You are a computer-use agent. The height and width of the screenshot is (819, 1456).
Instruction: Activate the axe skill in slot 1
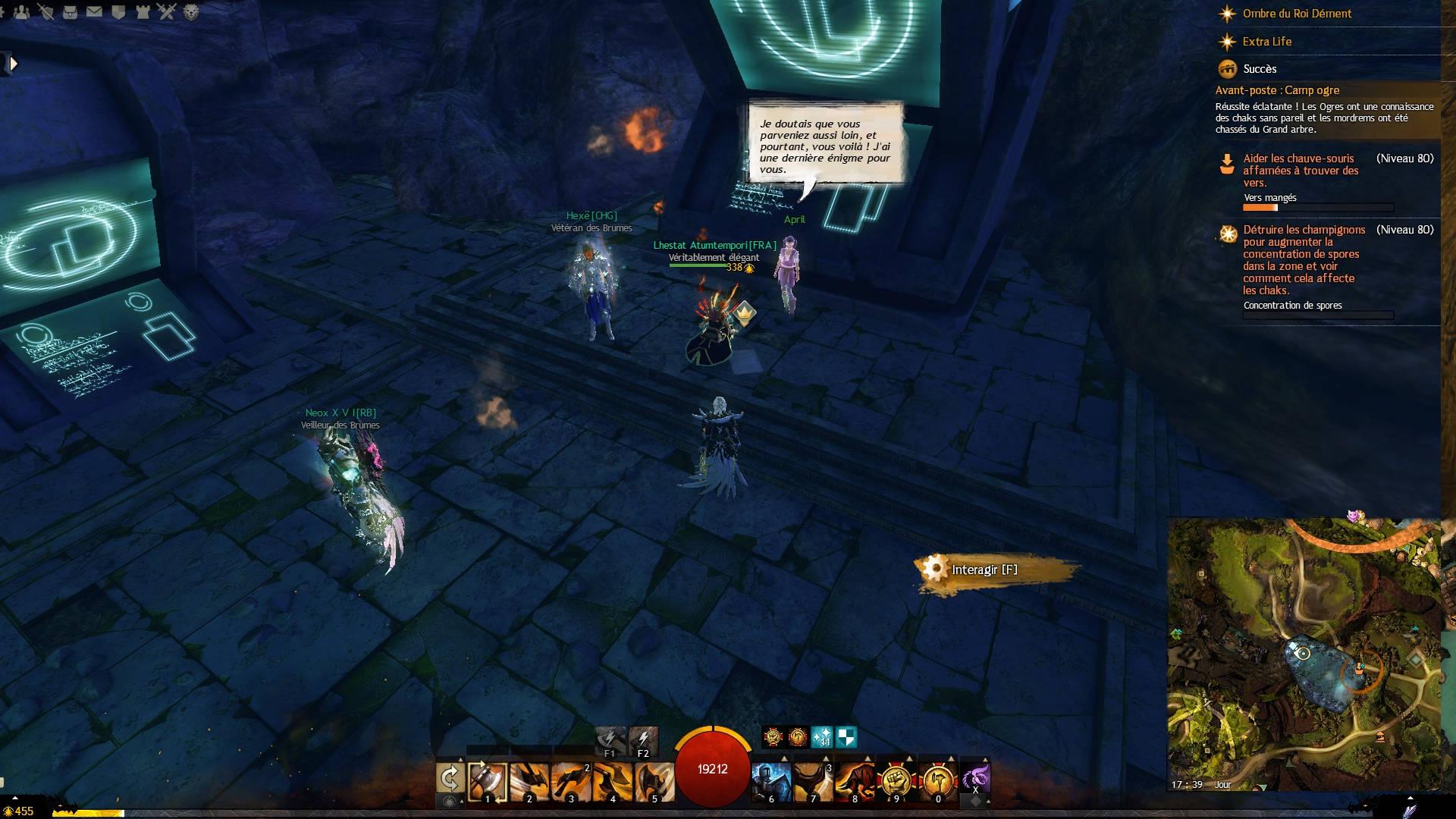(488, 781)
